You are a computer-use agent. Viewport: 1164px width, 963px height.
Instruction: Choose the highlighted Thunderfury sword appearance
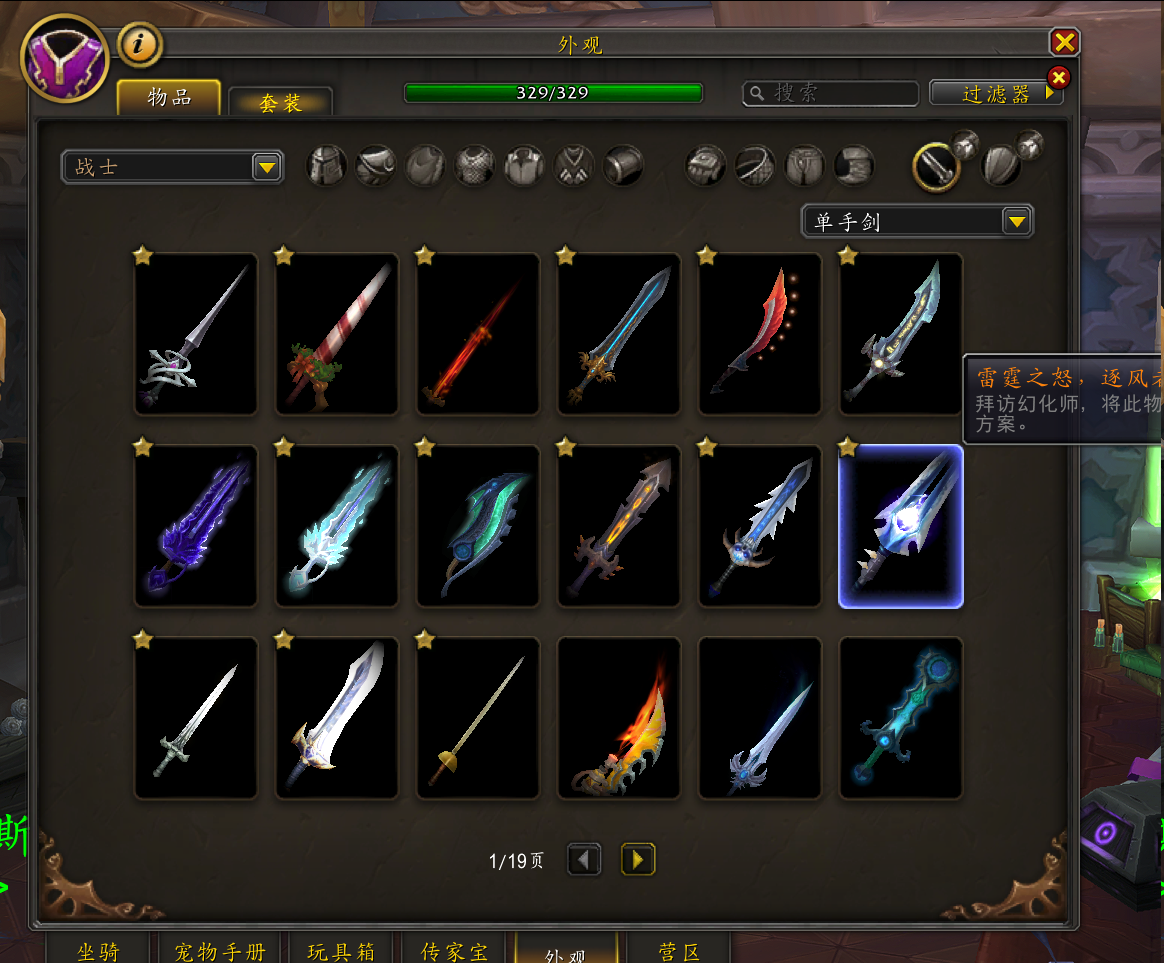[900, 526]
